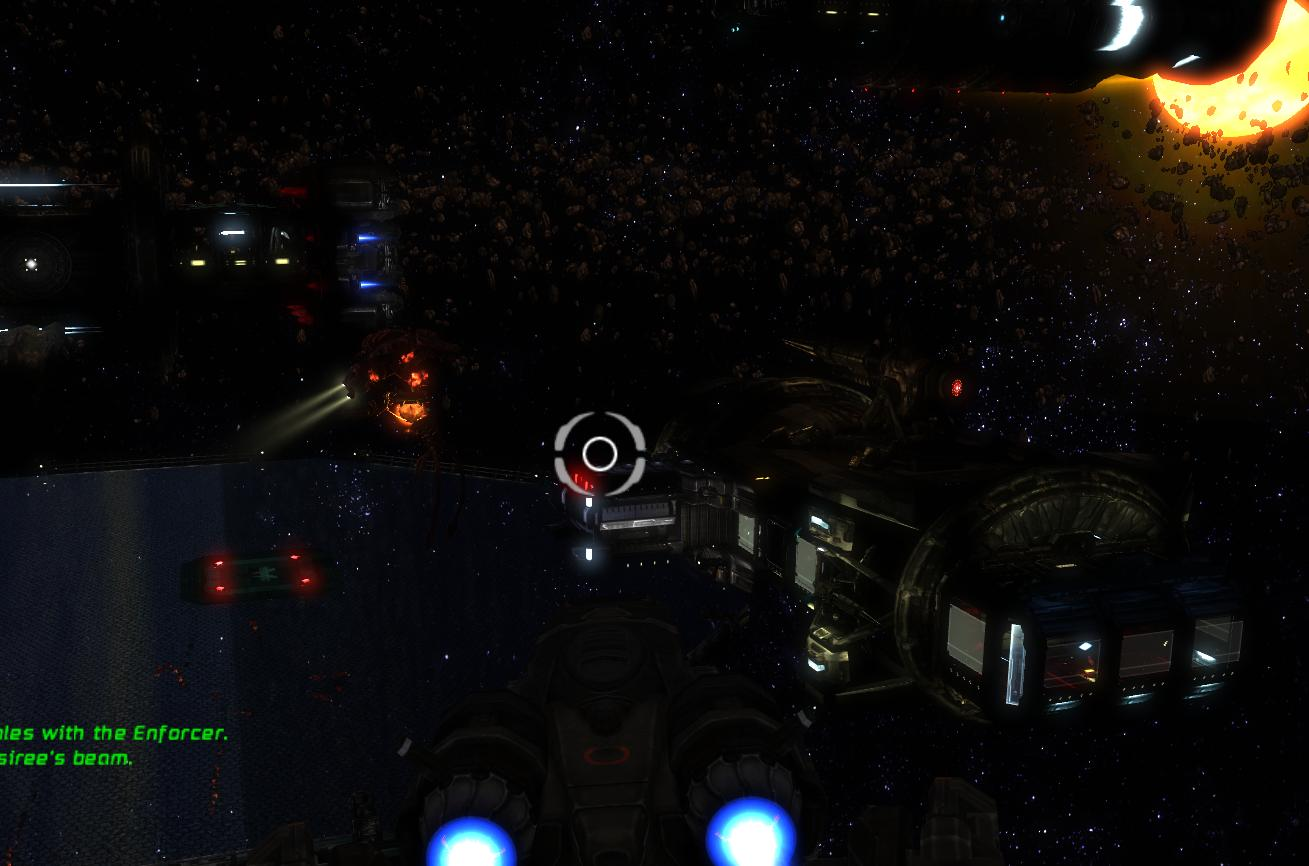Click the white searchlight beams near the wreck
This screenshot has height=866, width=1309.
click(320, 400)
